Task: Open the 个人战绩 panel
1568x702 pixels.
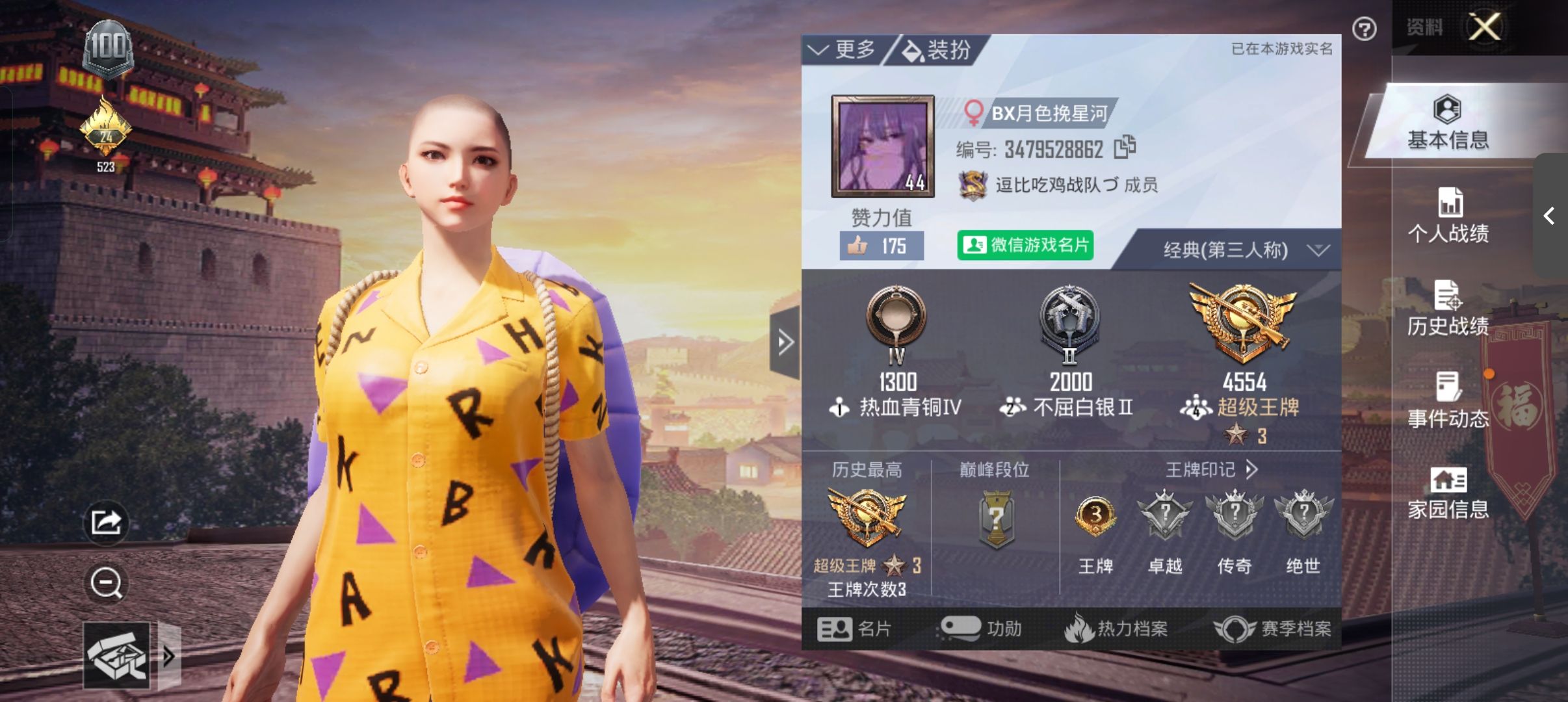Action: click(1451, 214)
